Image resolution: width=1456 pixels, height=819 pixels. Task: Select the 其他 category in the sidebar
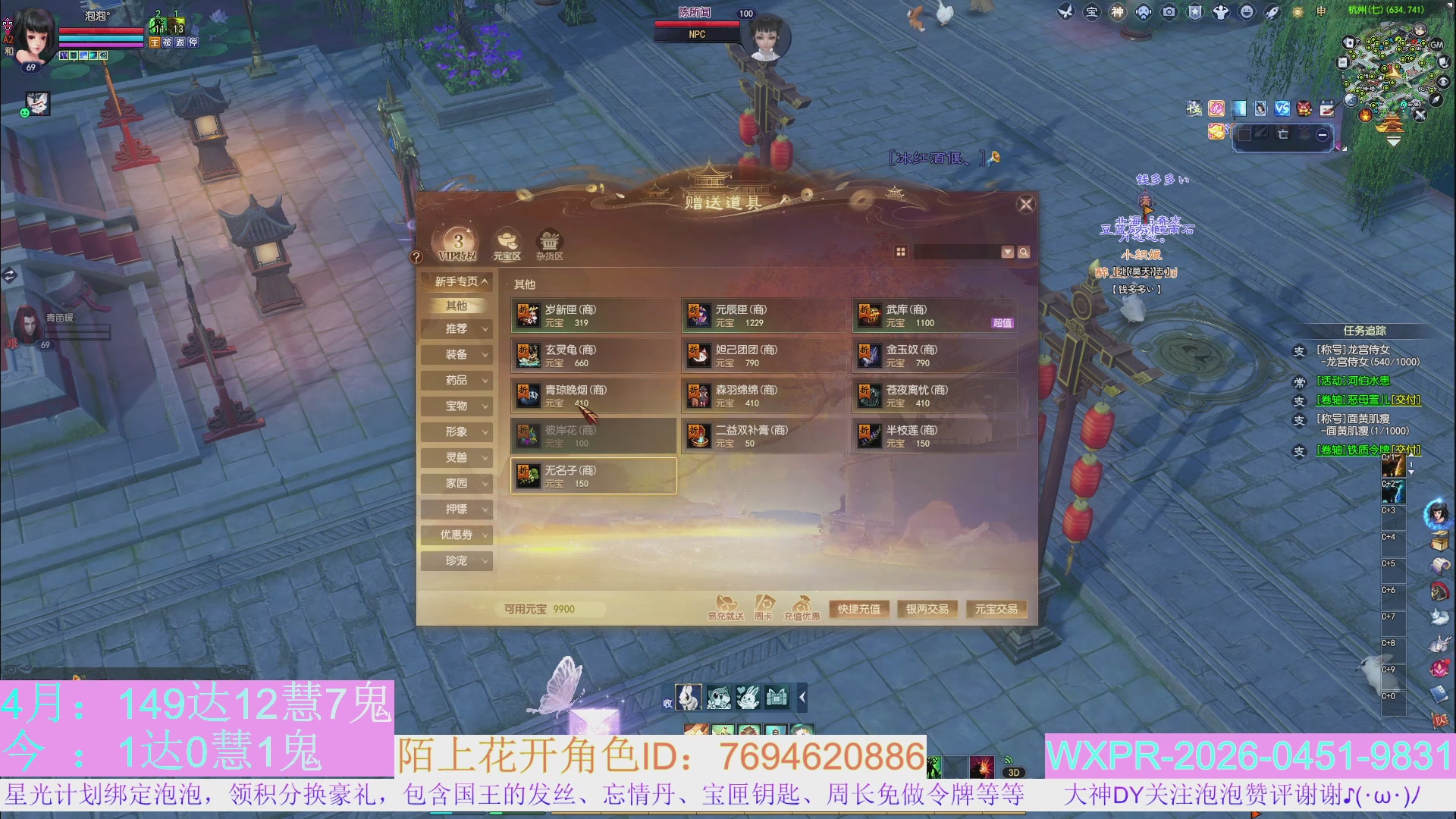[456, 305]
